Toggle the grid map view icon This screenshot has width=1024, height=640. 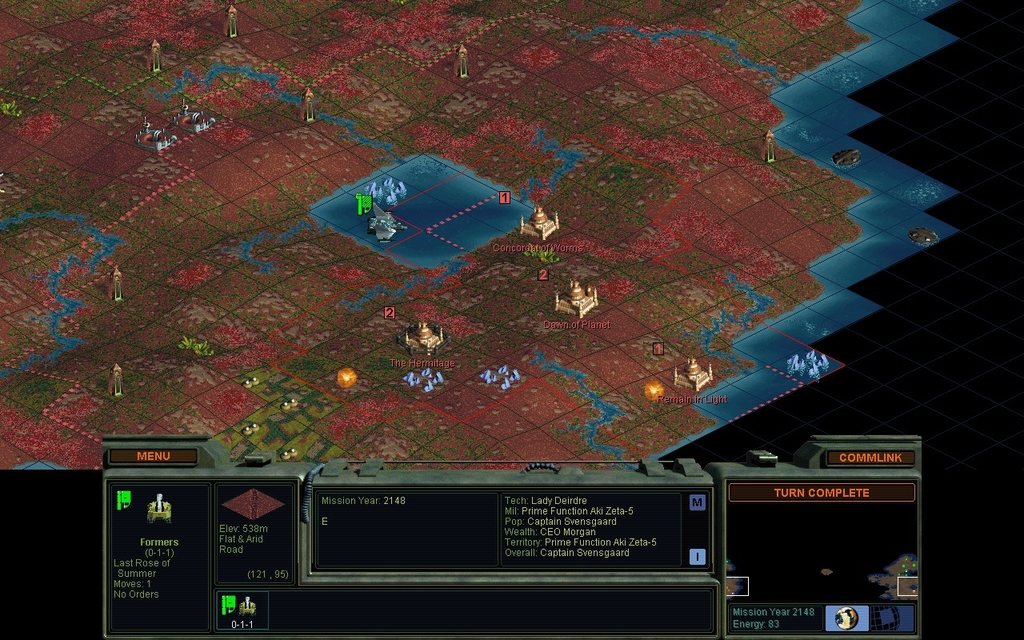tap(885, 617)
